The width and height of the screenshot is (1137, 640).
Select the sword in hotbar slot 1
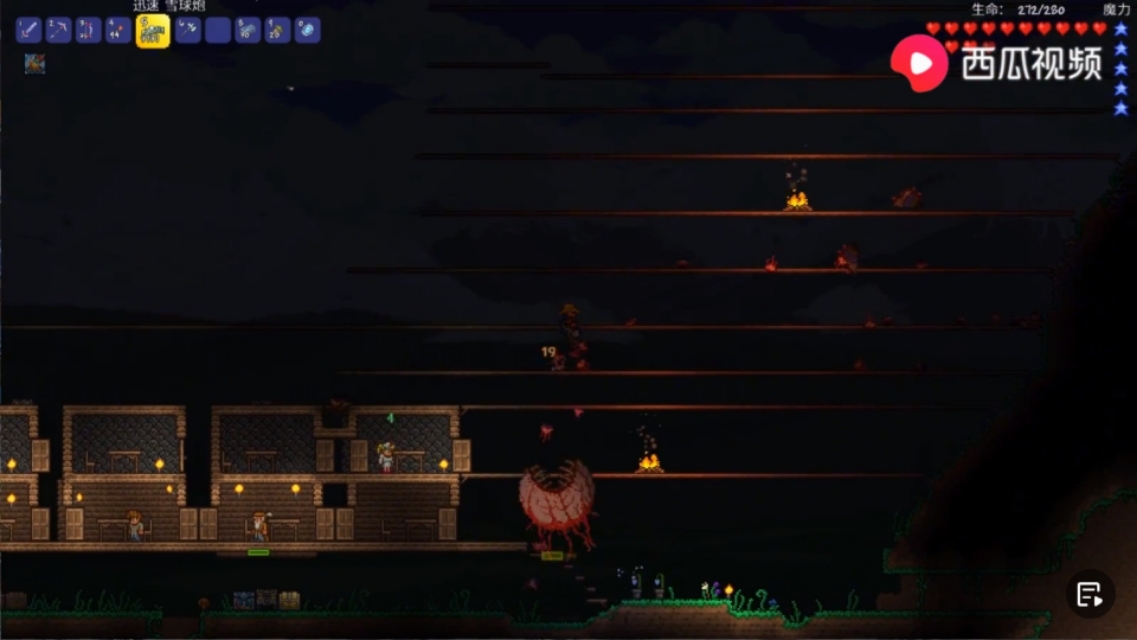point(28,30)
